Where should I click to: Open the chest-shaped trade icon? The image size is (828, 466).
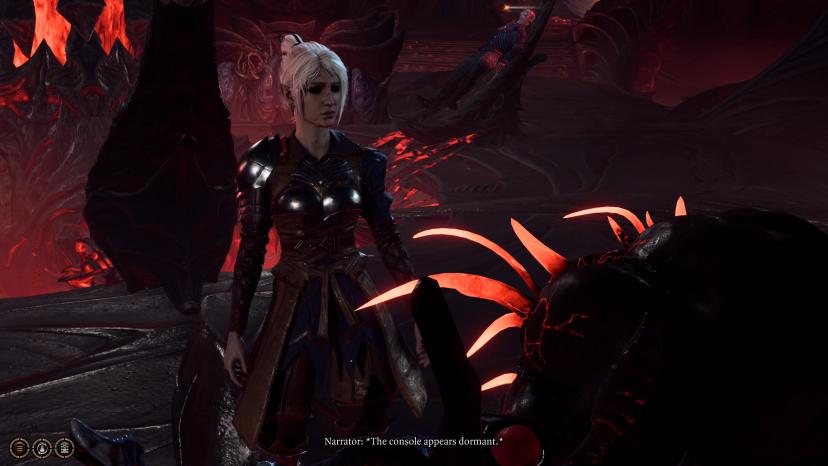click(x=65, y=447)
